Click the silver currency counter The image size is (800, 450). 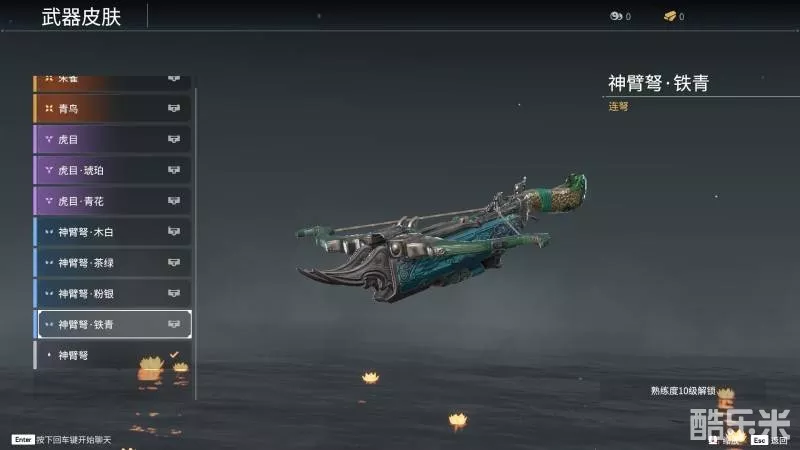pos(620,17)
